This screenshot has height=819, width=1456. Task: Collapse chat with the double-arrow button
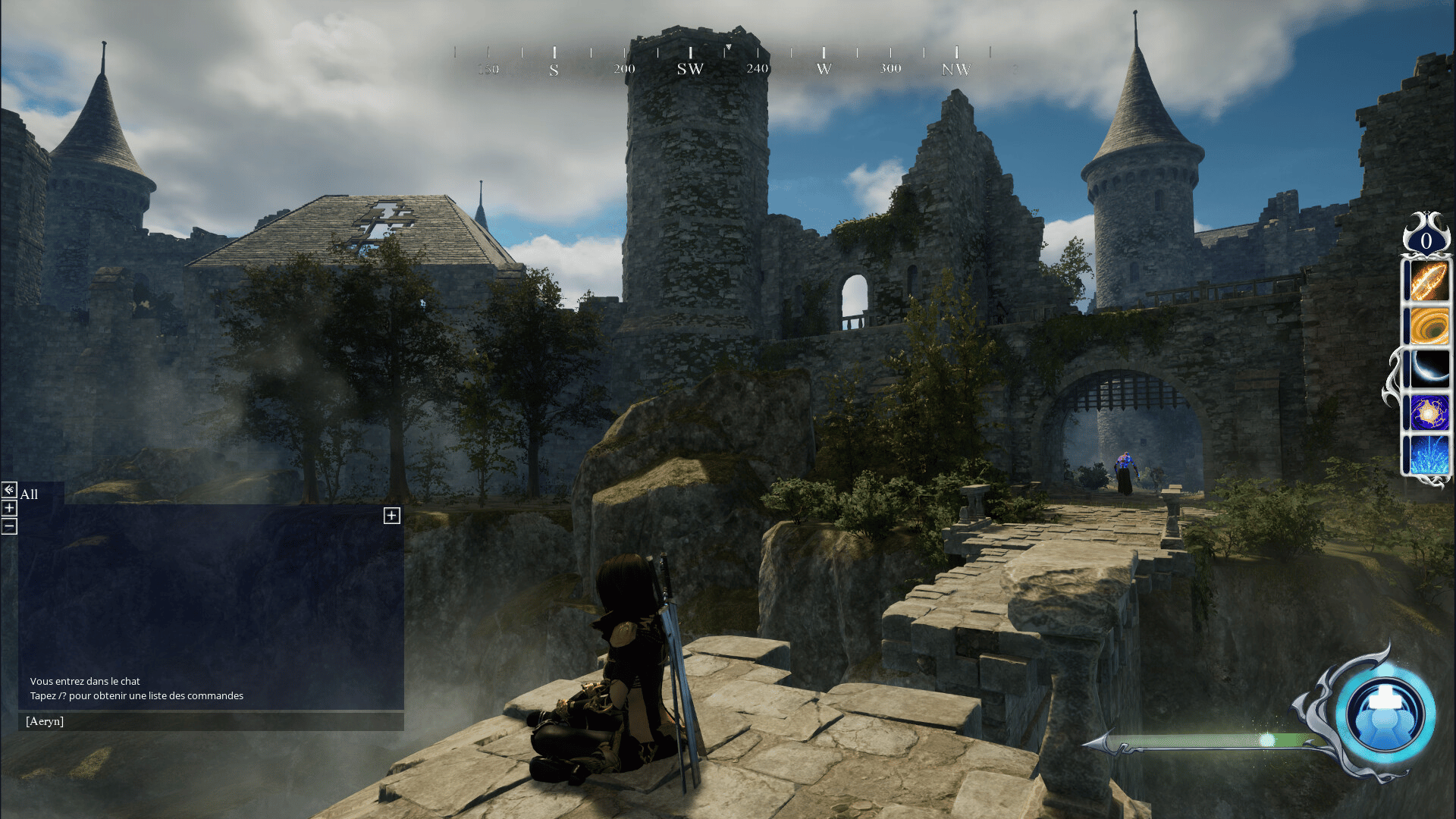[9, 490]
